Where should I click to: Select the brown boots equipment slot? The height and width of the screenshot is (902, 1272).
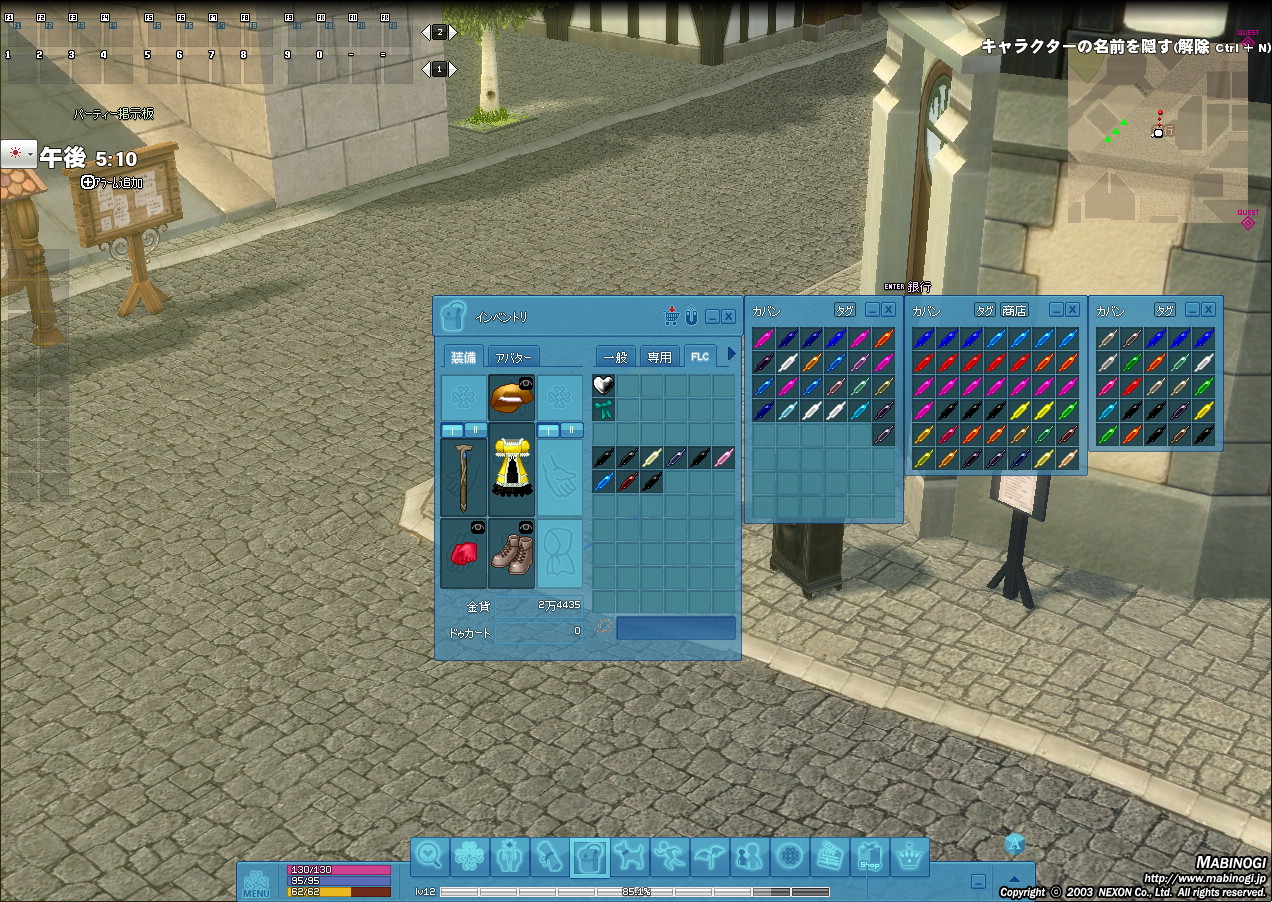point(512,553)
